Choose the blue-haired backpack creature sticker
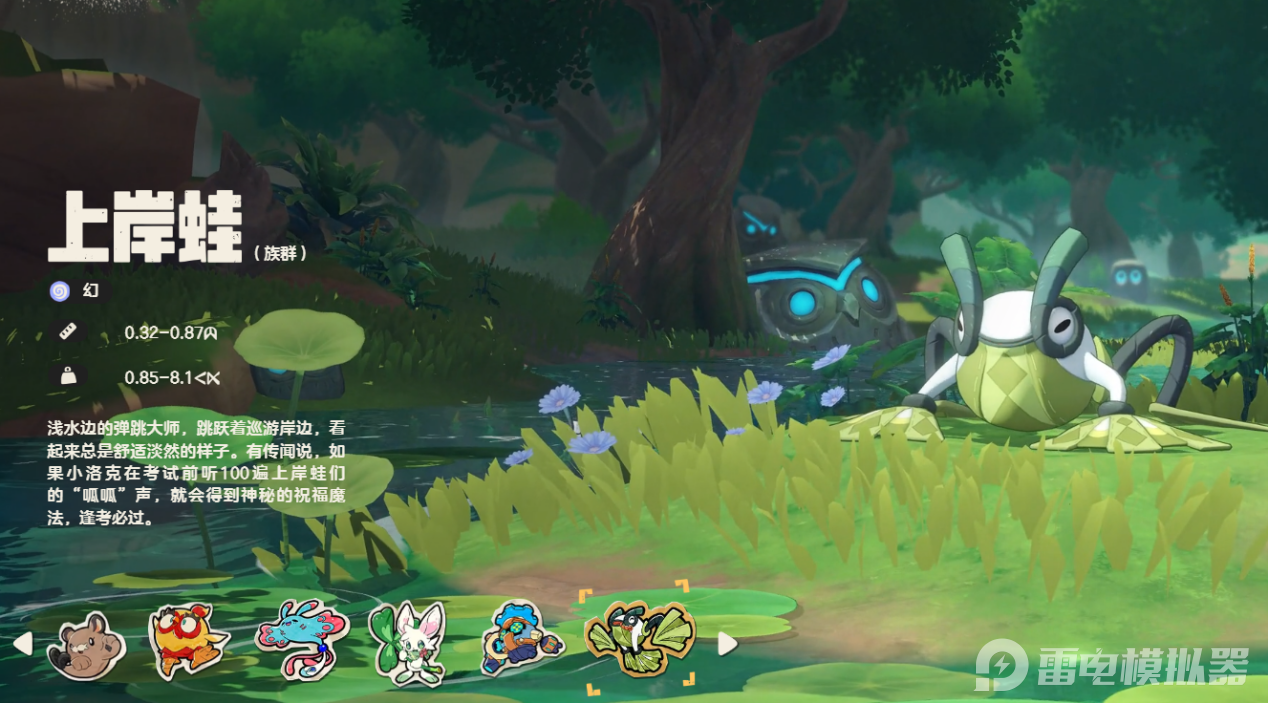 click(x=520, y=642)
